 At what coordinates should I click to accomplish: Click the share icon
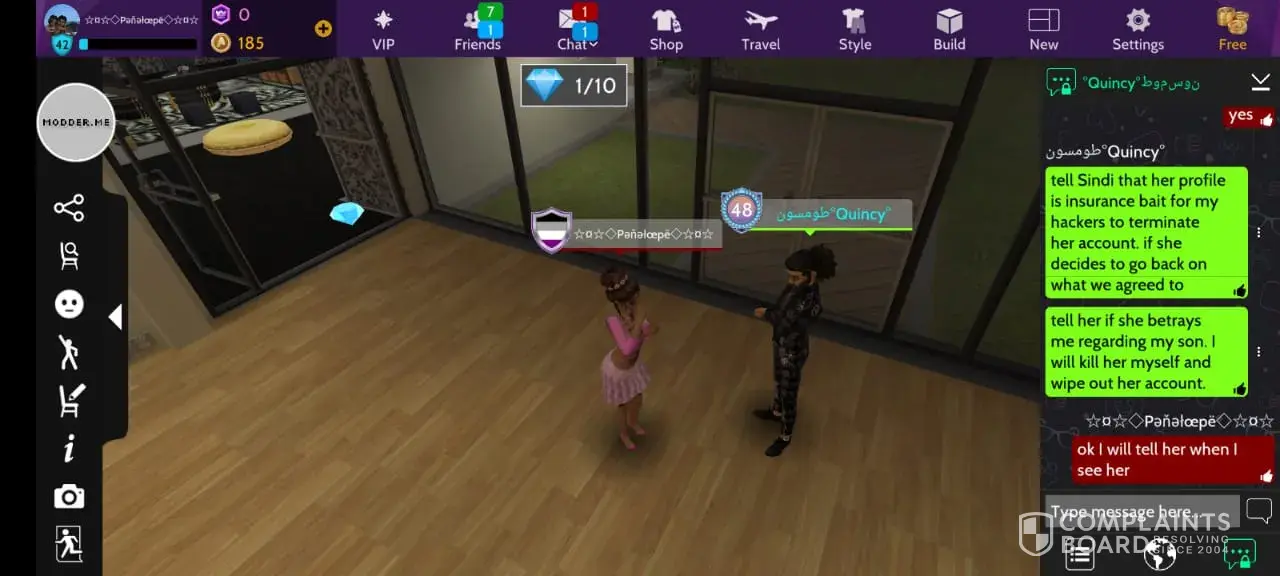69,208
